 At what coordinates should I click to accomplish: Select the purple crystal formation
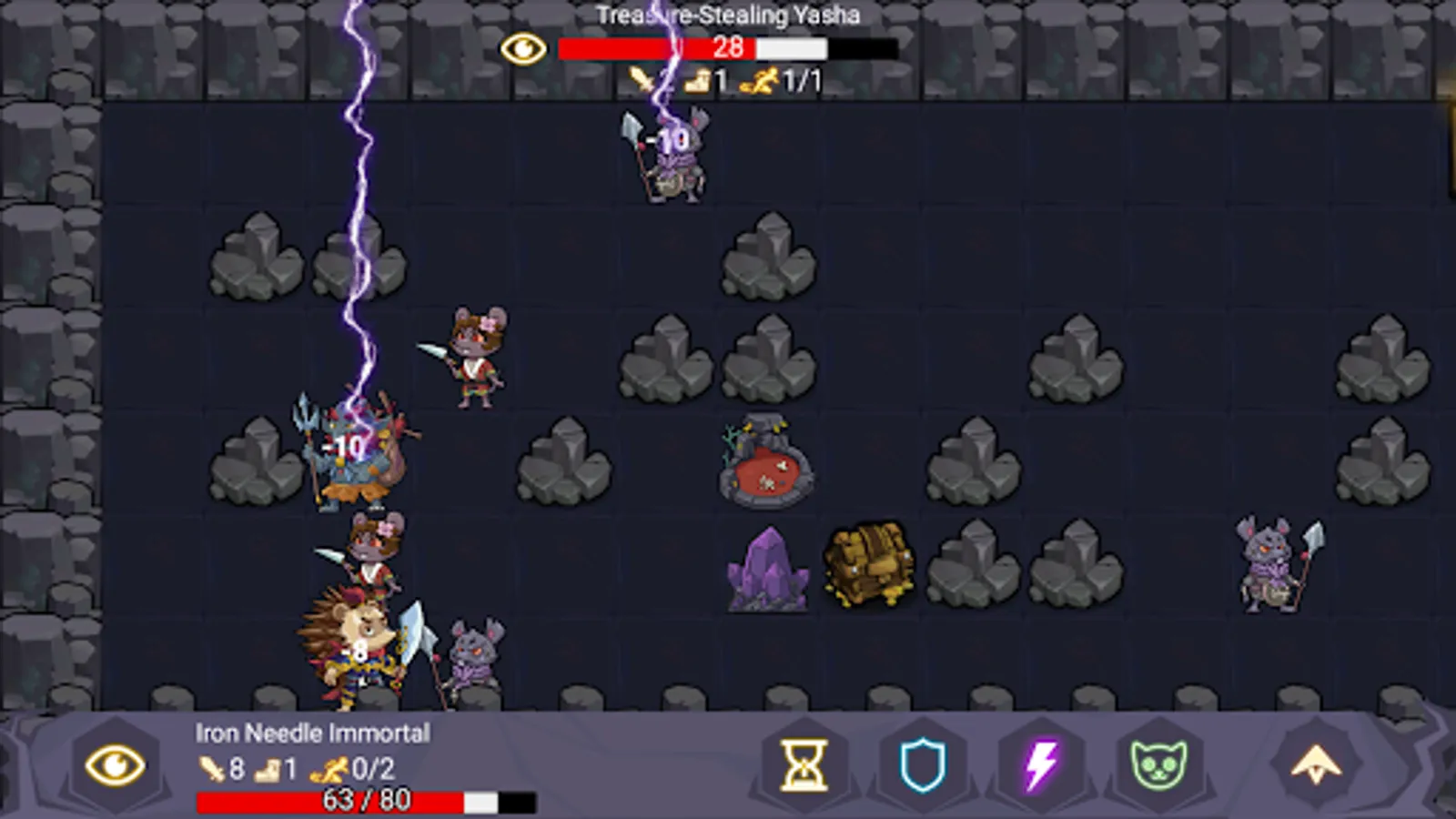pos(767,571)
